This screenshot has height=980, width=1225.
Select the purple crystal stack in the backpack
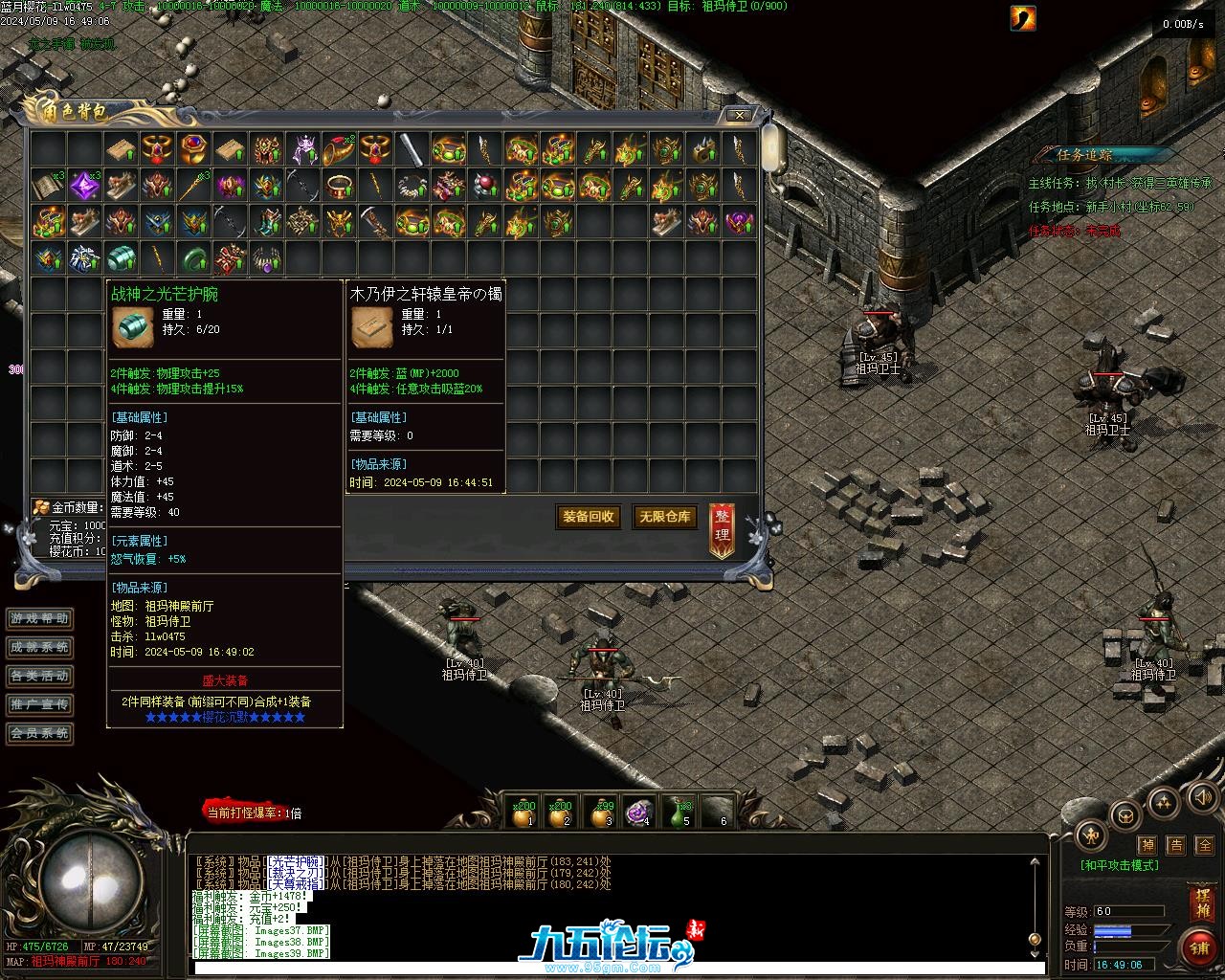pos(84,185)
